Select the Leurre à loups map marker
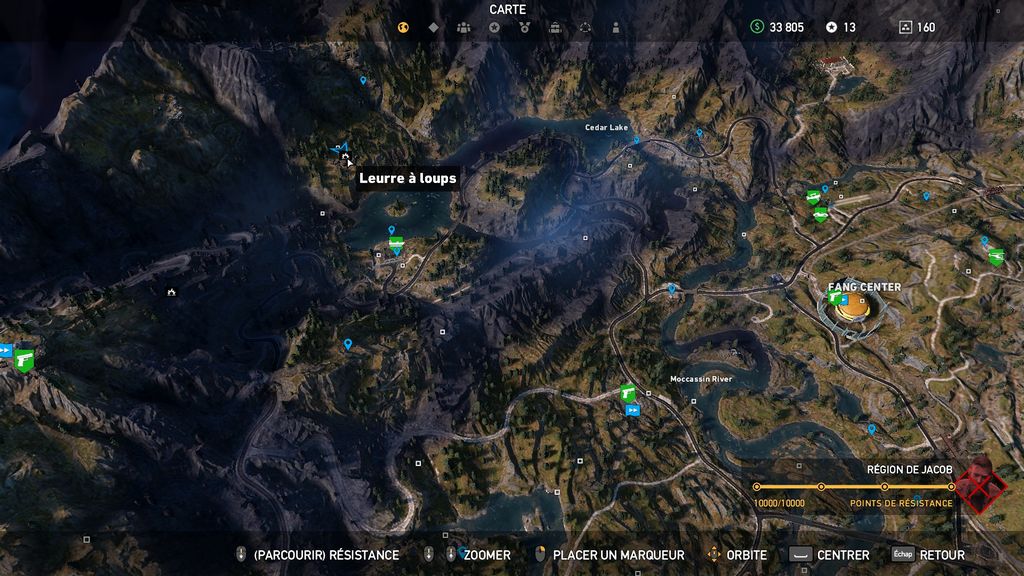This screenshot has height=576, width=1024. coord(345,156)
